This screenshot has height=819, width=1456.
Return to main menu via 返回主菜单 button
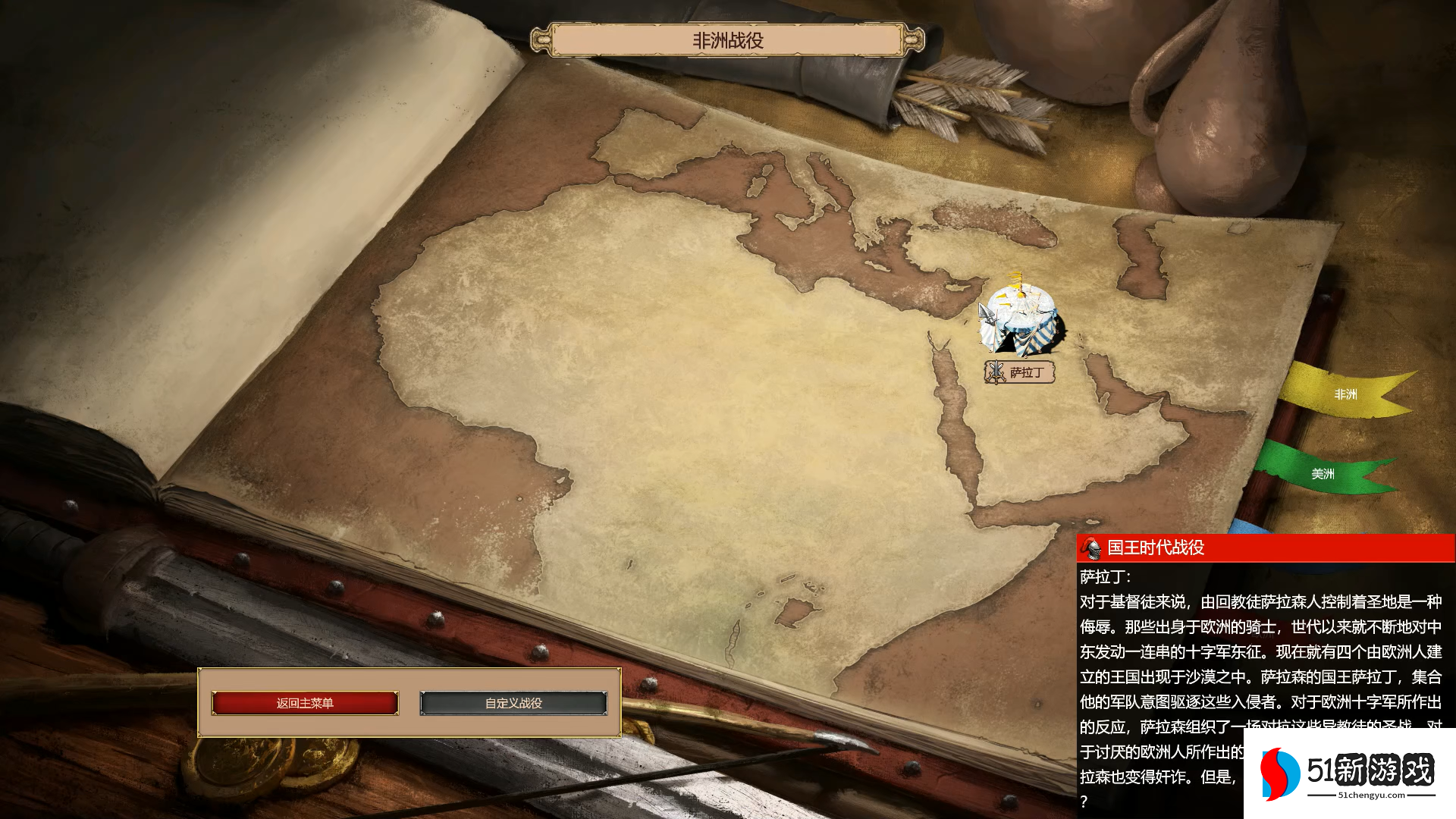pyautogui.click(x=305, y=703)
